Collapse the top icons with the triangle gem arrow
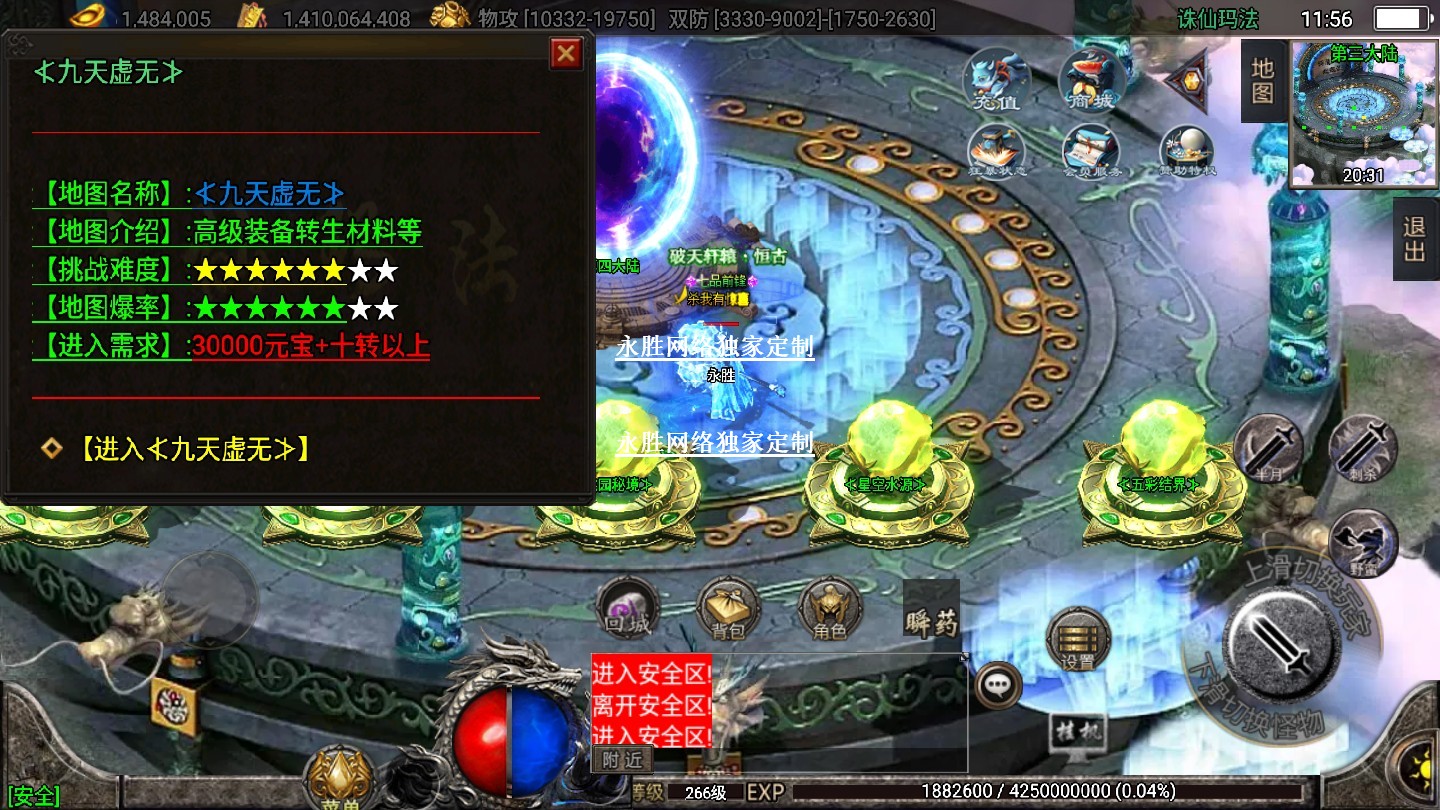This screenshot has width=1440, height=810. [1186, 78]
